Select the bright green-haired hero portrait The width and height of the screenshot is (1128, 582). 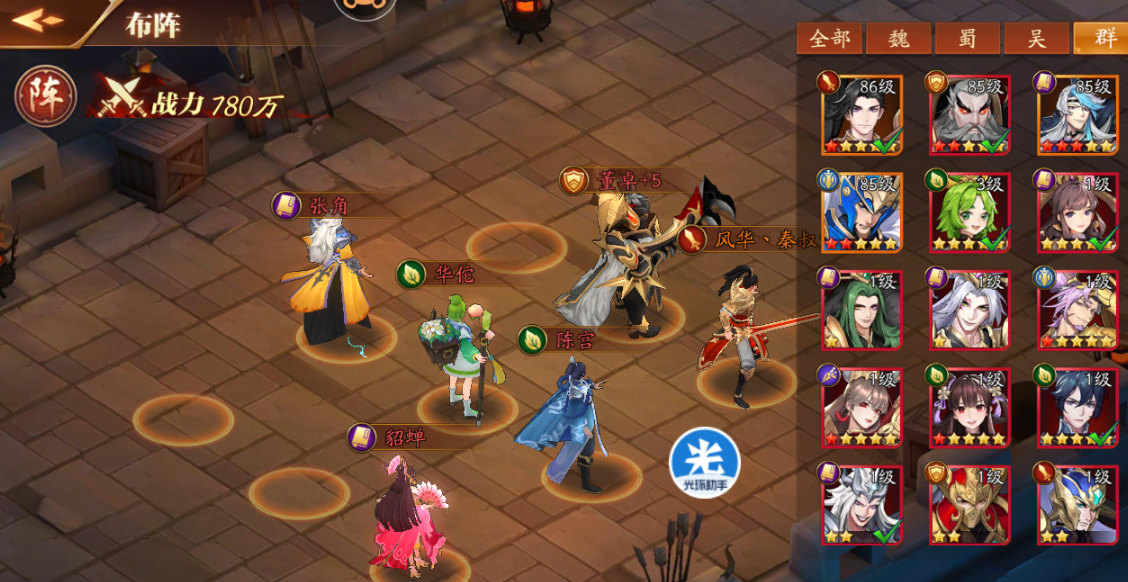(969, 212)
